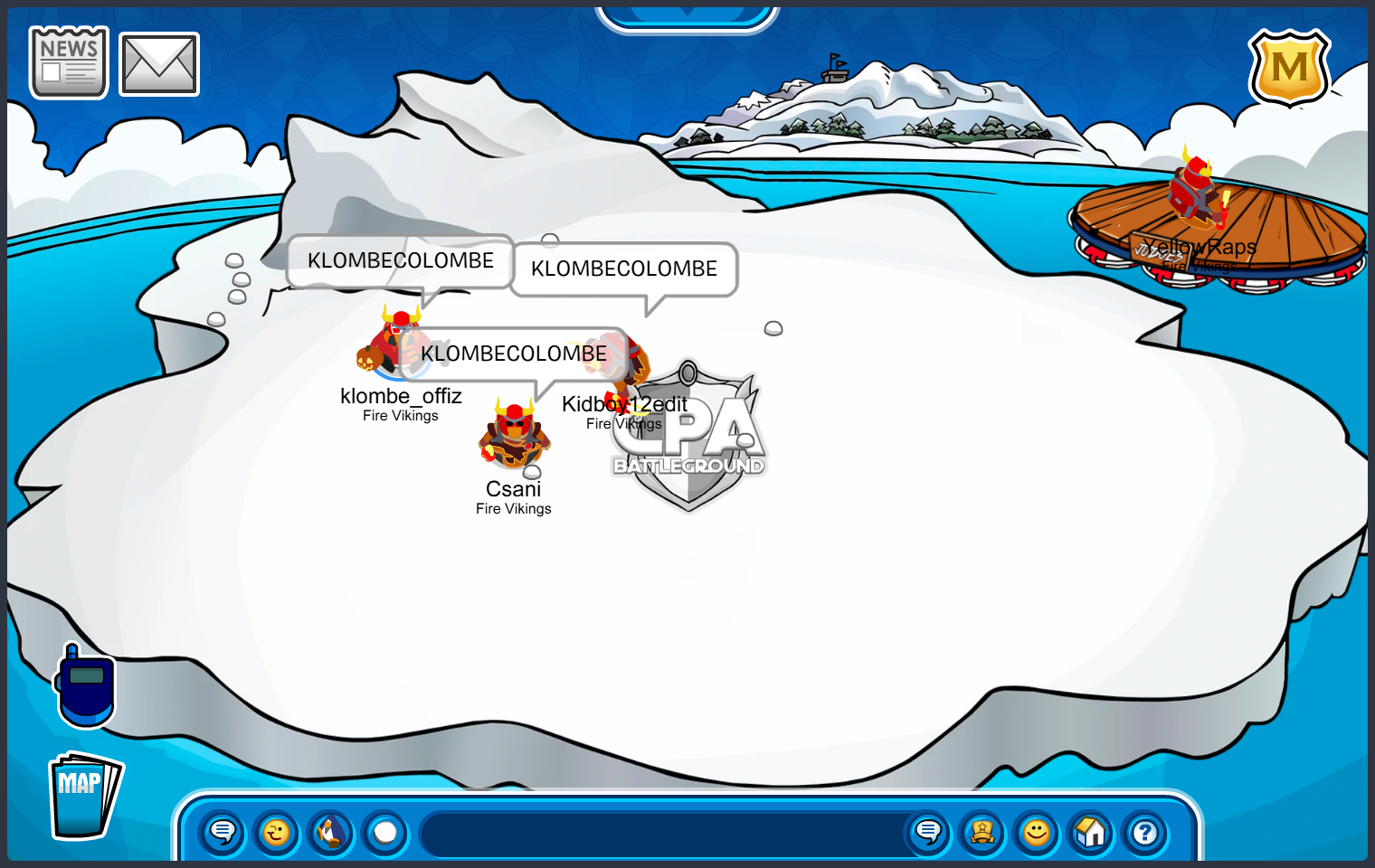Open the mail envelope inbox
The image size is (1375, 868).
(x=159, y=63)
